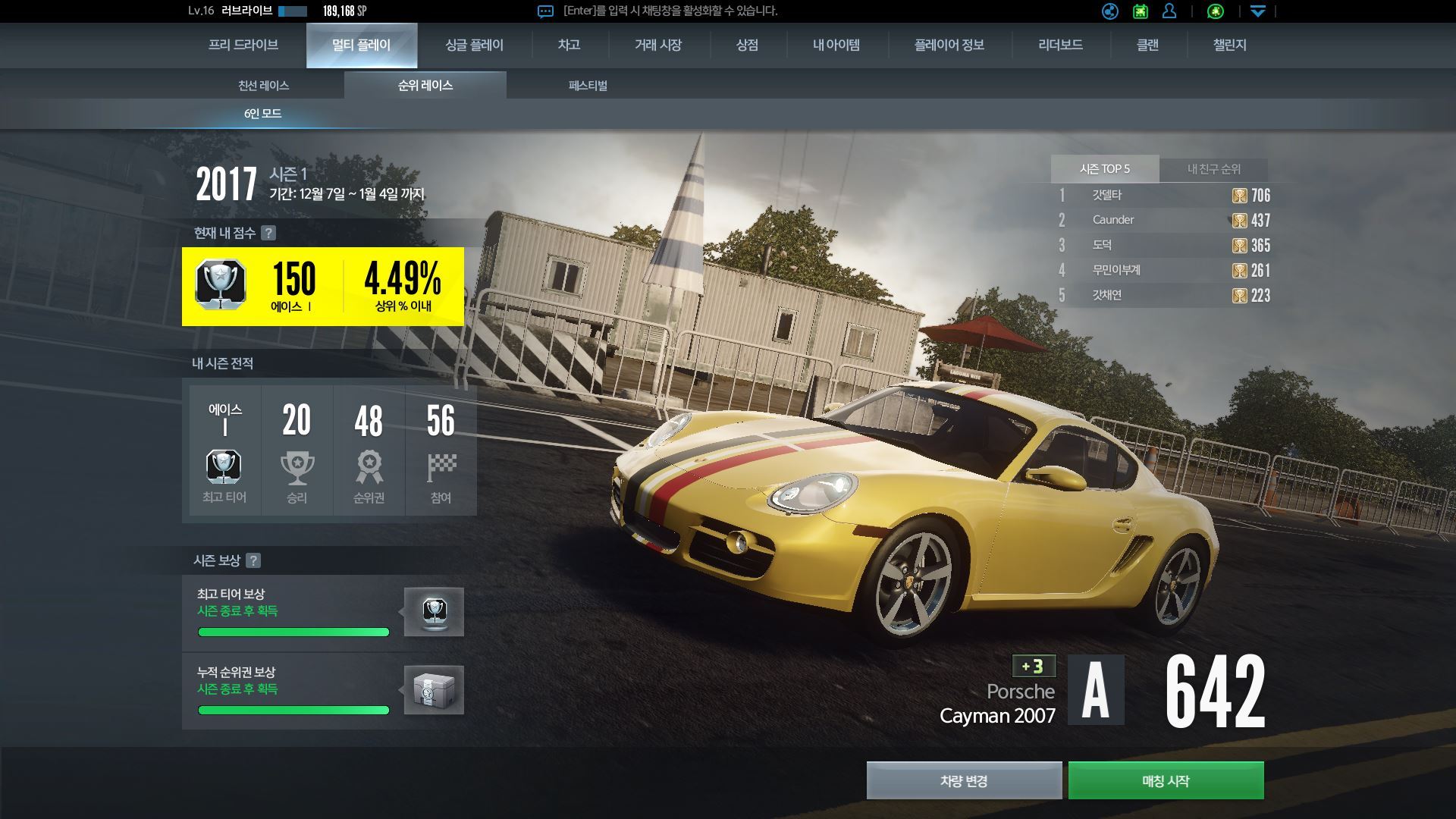Open the 챌린지 challenge menu

point(1229,45)
